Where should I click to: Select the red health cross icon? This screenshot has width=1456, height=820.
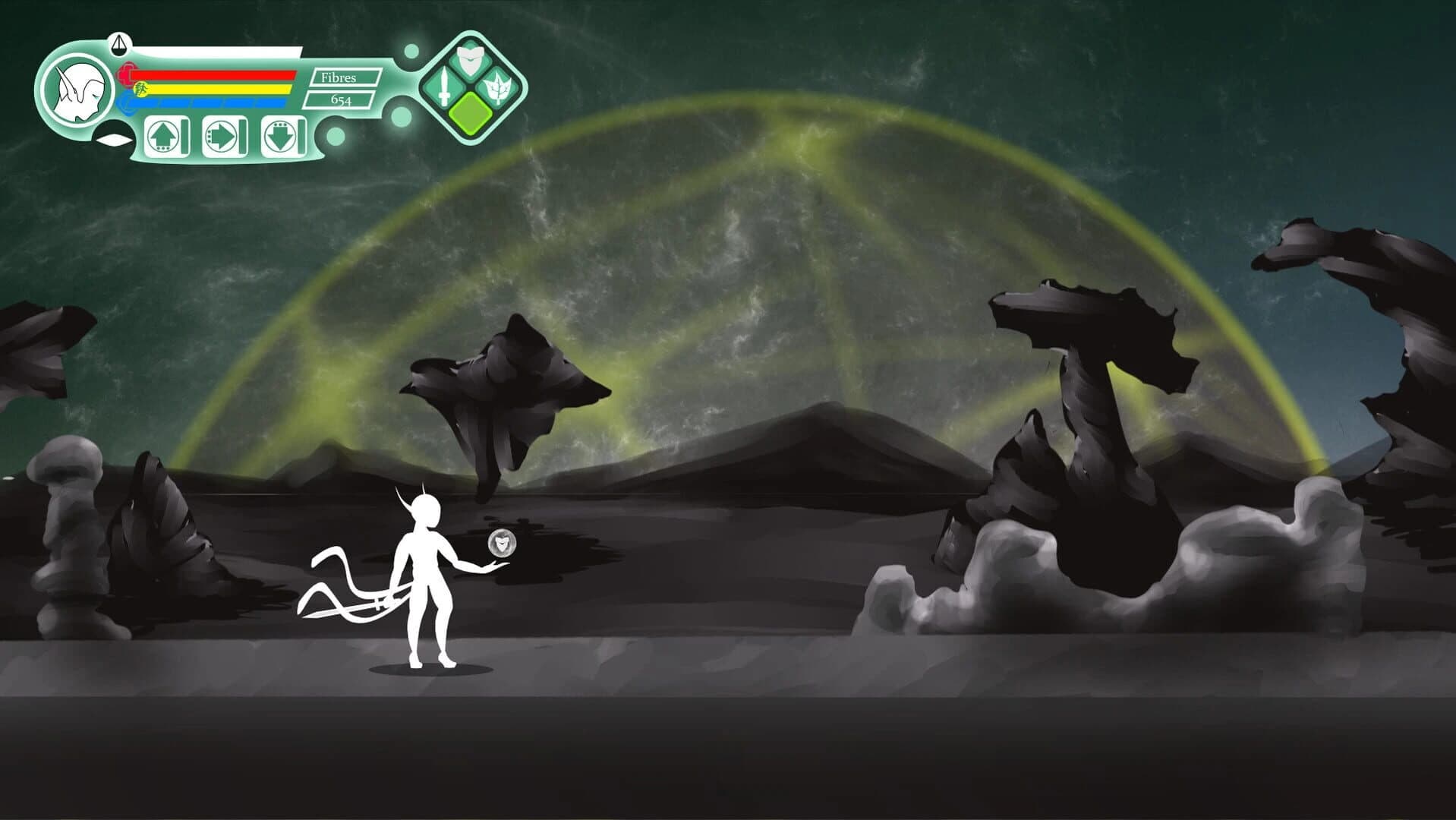coord(127,73)
